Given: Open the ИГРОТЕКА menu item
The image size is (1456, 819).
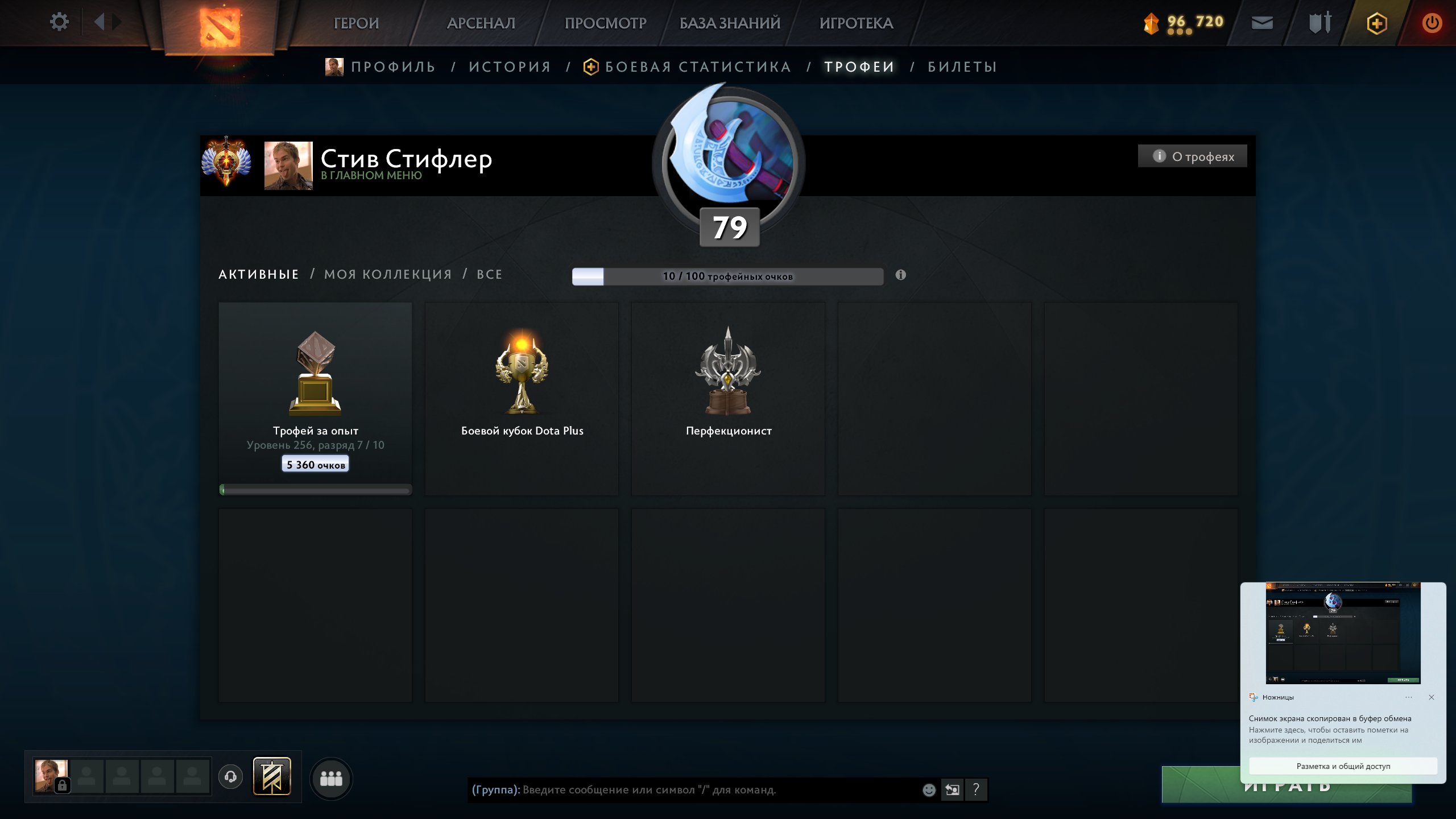Looking at the screenshot, I should tap(856, 24).
